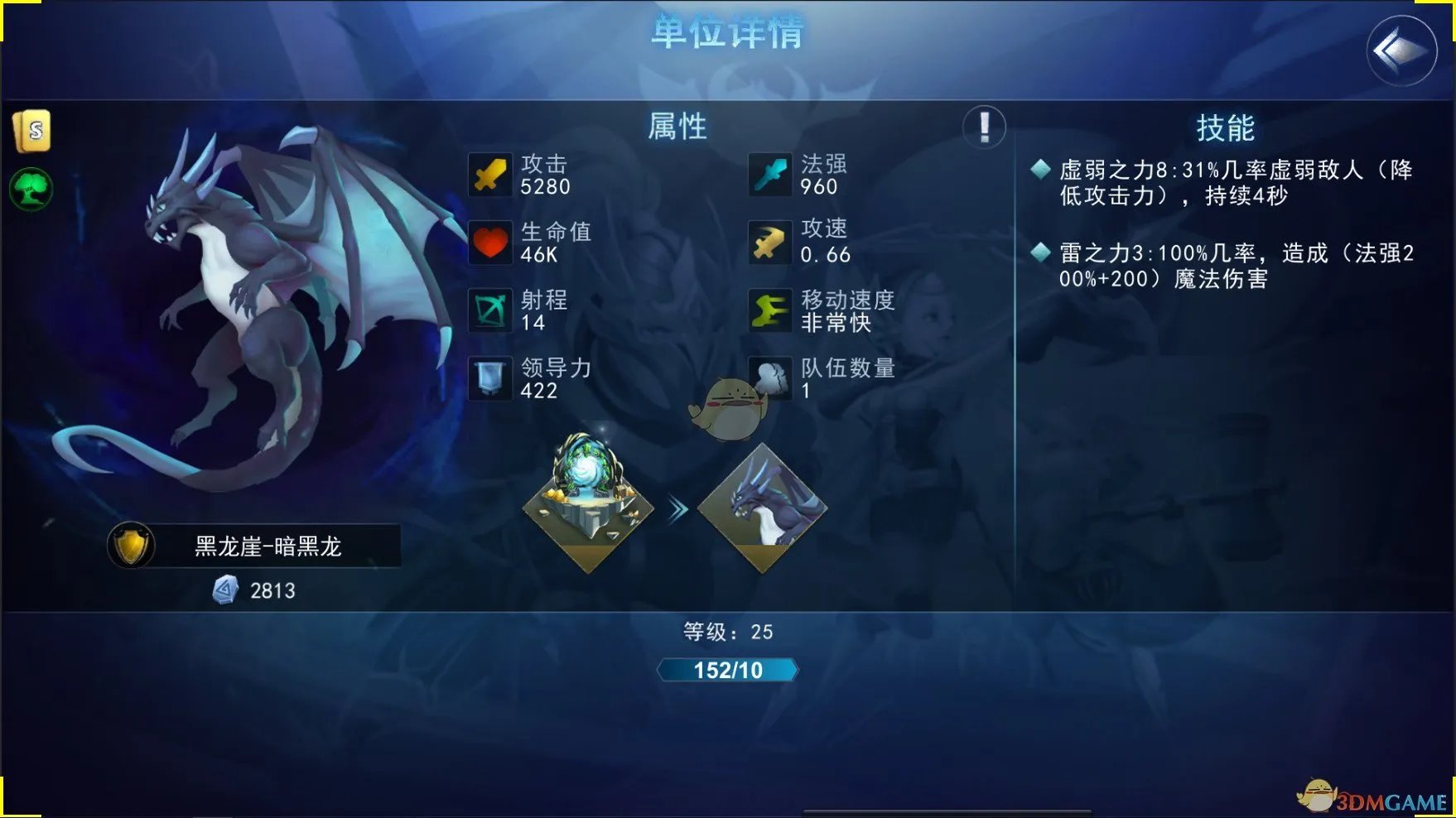Click the golden shield beside 黑龙崖-暗黑龙

(131, 546)
